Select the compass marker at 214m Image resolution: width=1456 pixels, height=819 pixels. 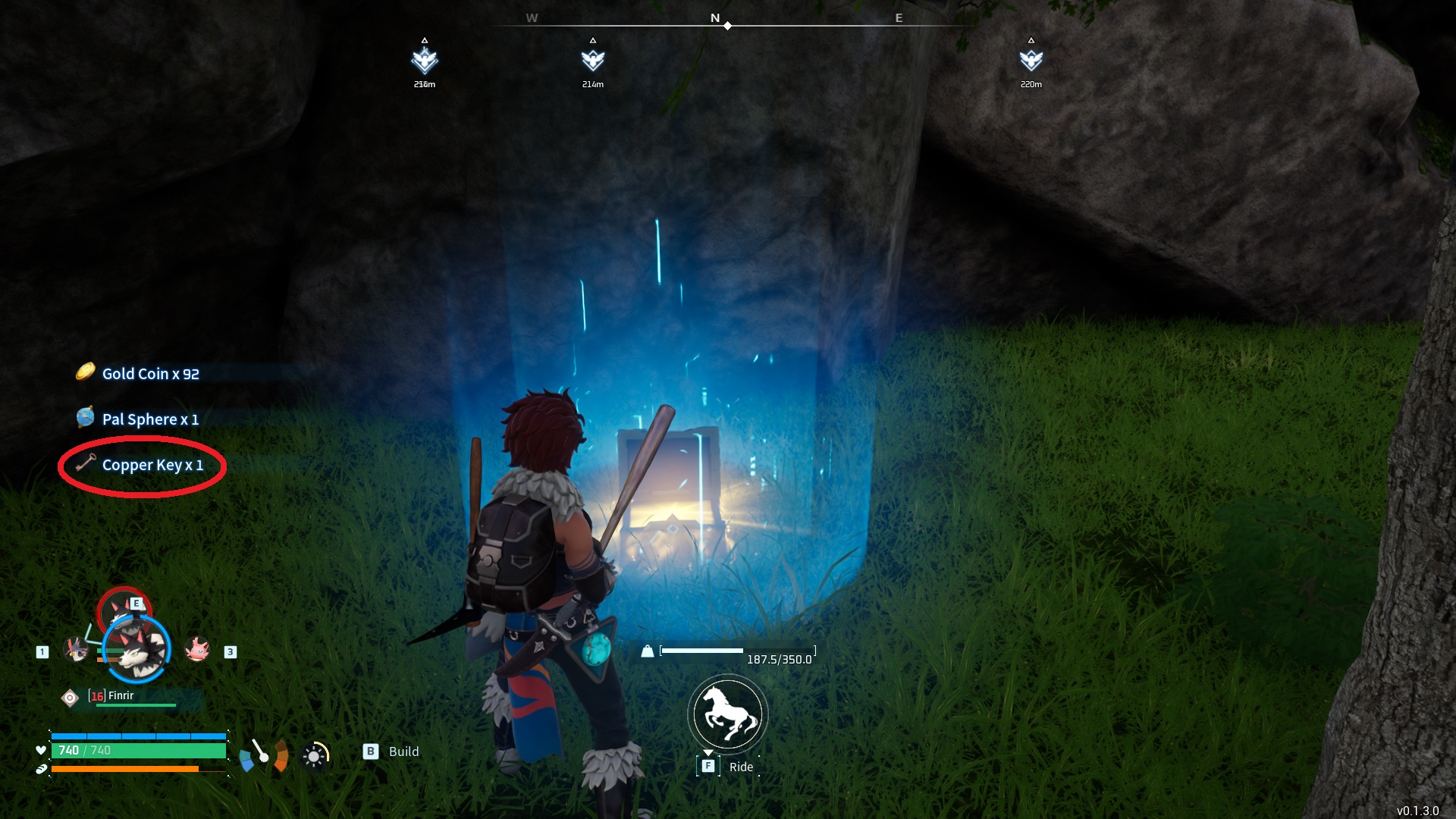pyautogui.click(x=593, y=61)
